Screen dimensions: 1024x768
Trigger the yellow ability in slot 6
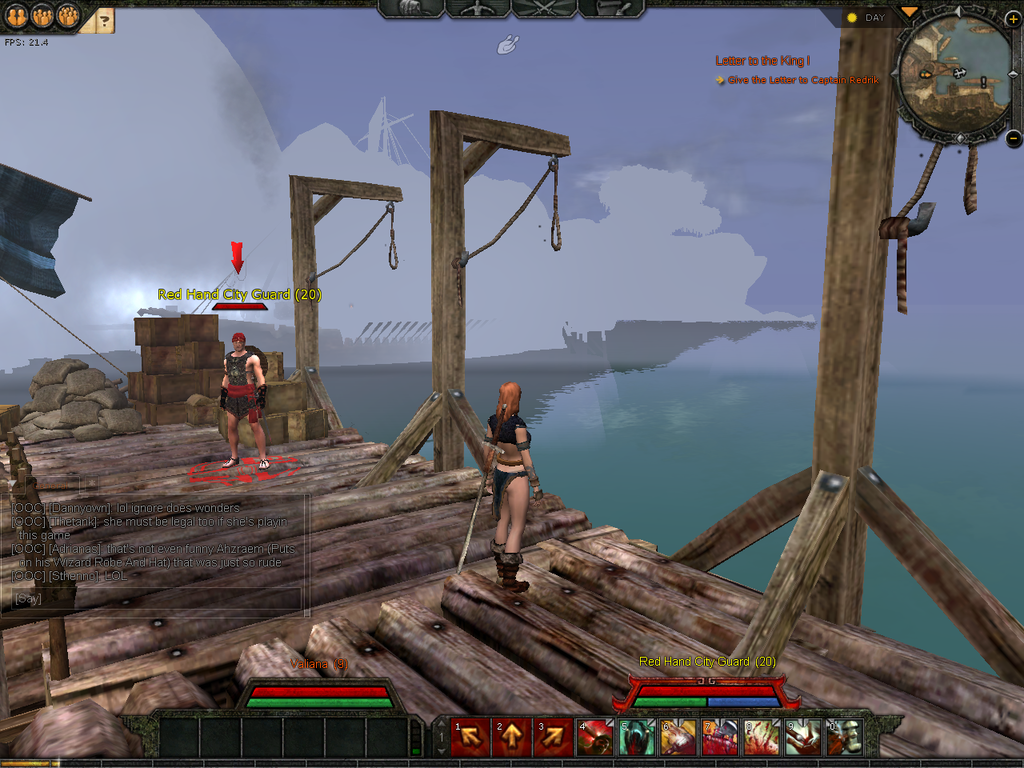(x=678, y=738)
